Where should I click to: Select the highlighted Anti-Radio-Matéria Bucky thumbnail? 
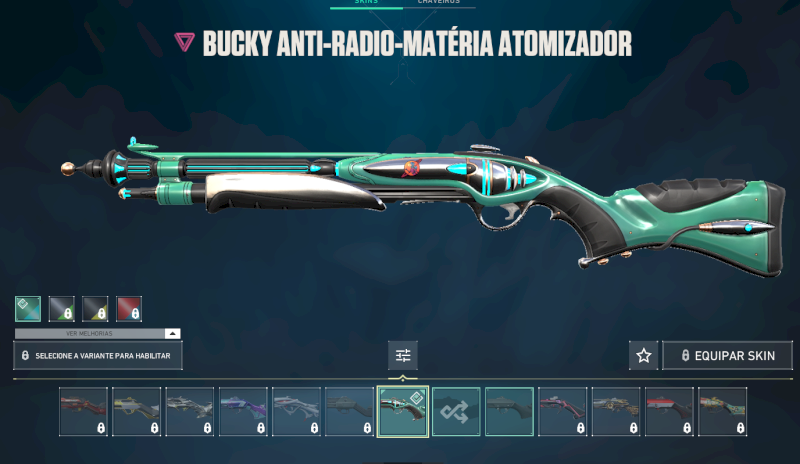click(403, 411)
